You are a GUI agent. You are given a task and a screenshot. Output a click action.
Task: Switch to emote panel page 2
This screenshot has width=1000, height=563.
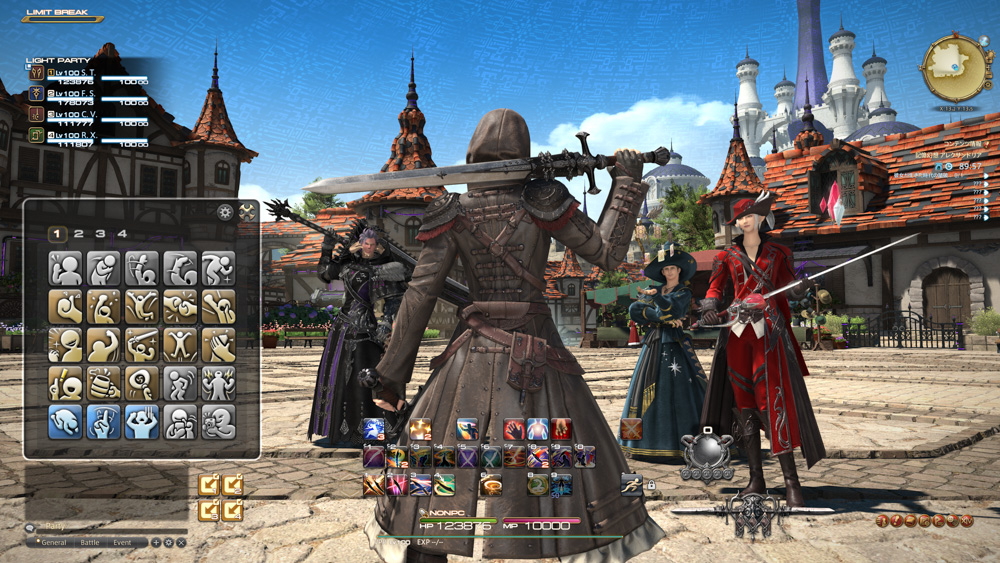point(79,234)
